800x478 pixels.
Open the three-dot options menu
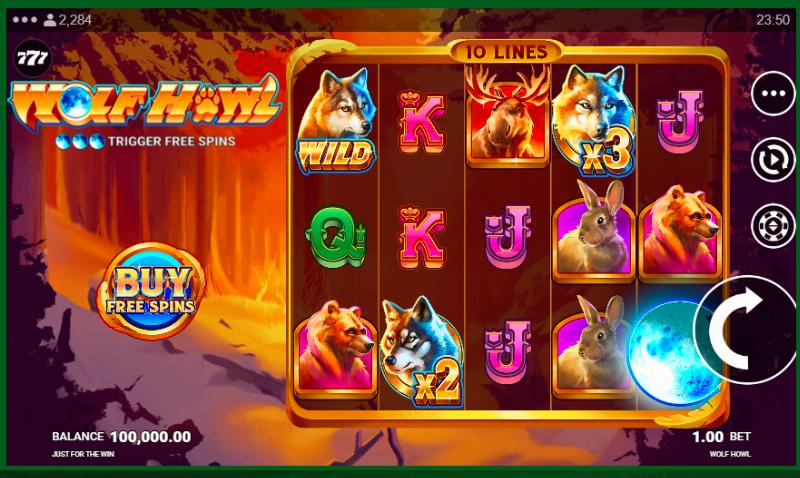(772, 95)
